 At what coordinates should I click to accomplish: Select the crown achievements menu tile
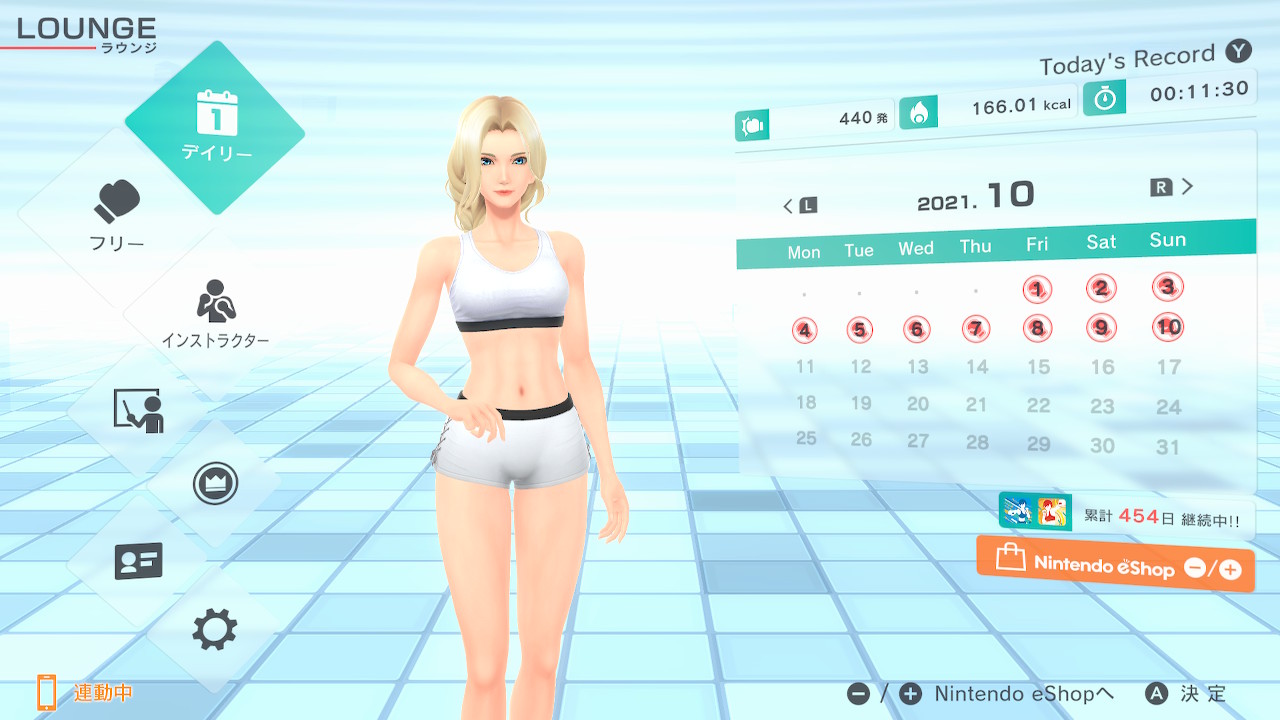pos(214,484)
